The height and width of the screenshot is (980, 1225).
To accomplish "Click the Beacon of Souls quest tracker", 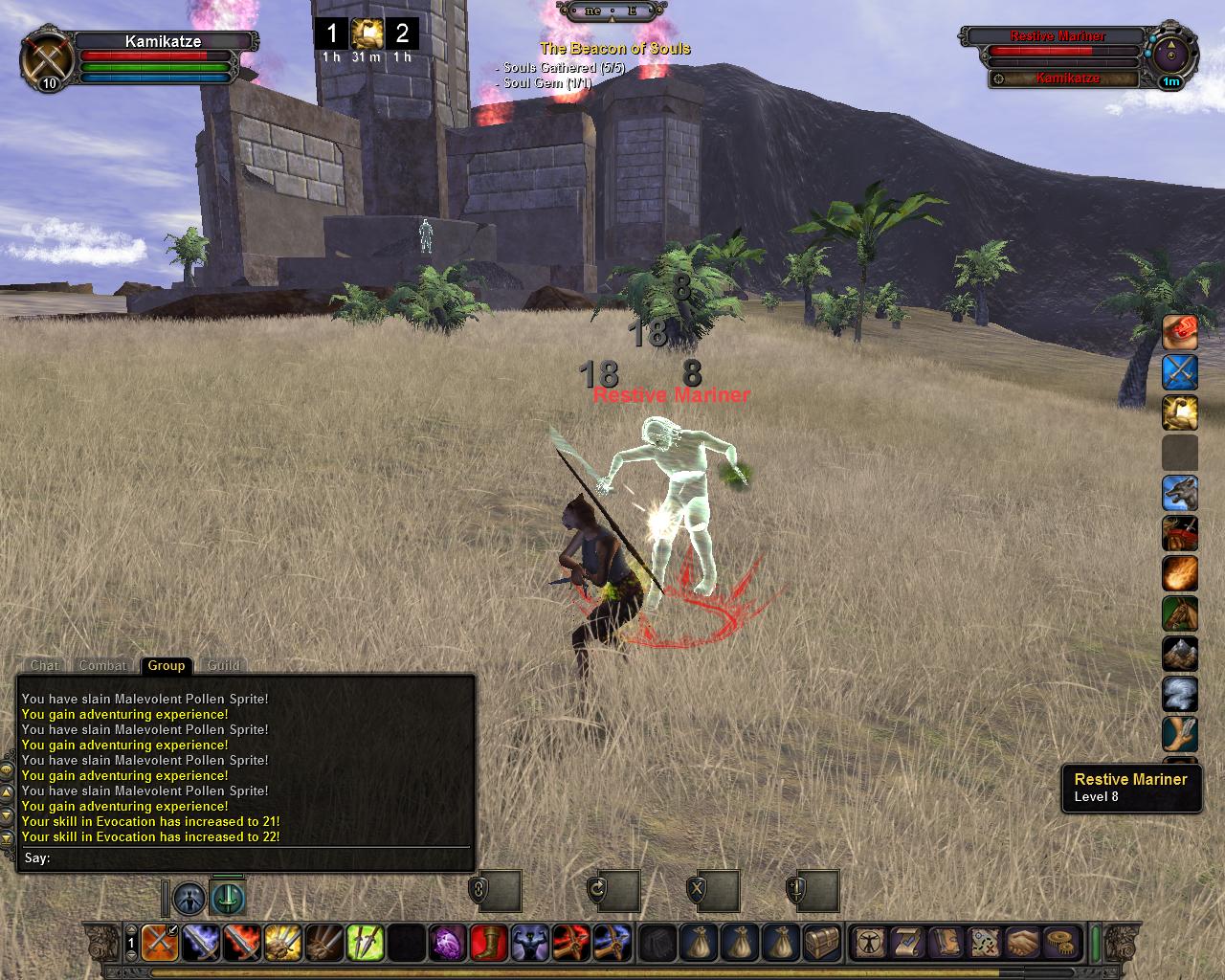I will tap(614, 49).
